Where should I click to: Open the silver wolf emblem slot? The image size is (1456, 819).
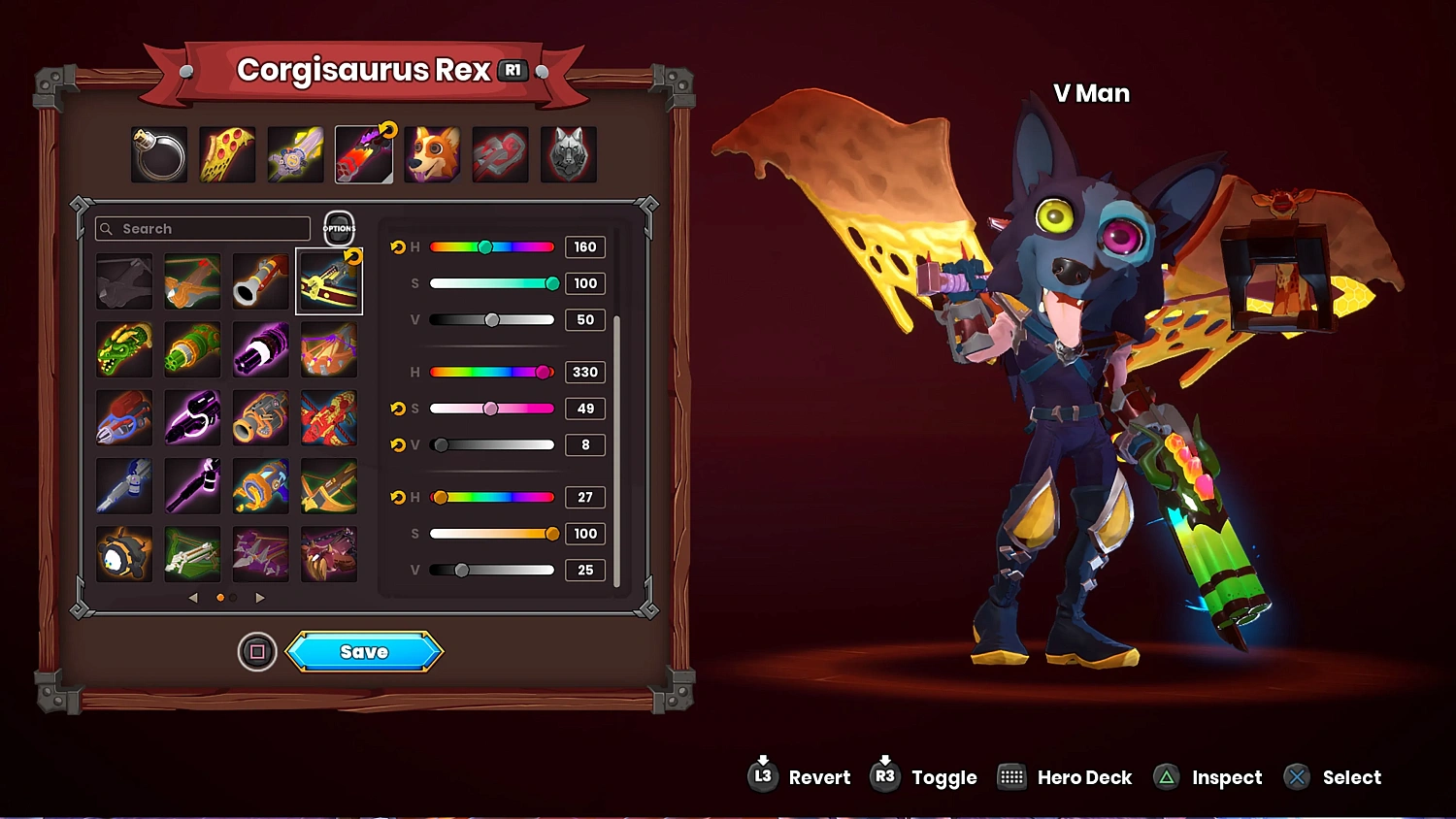click(569, 153)
